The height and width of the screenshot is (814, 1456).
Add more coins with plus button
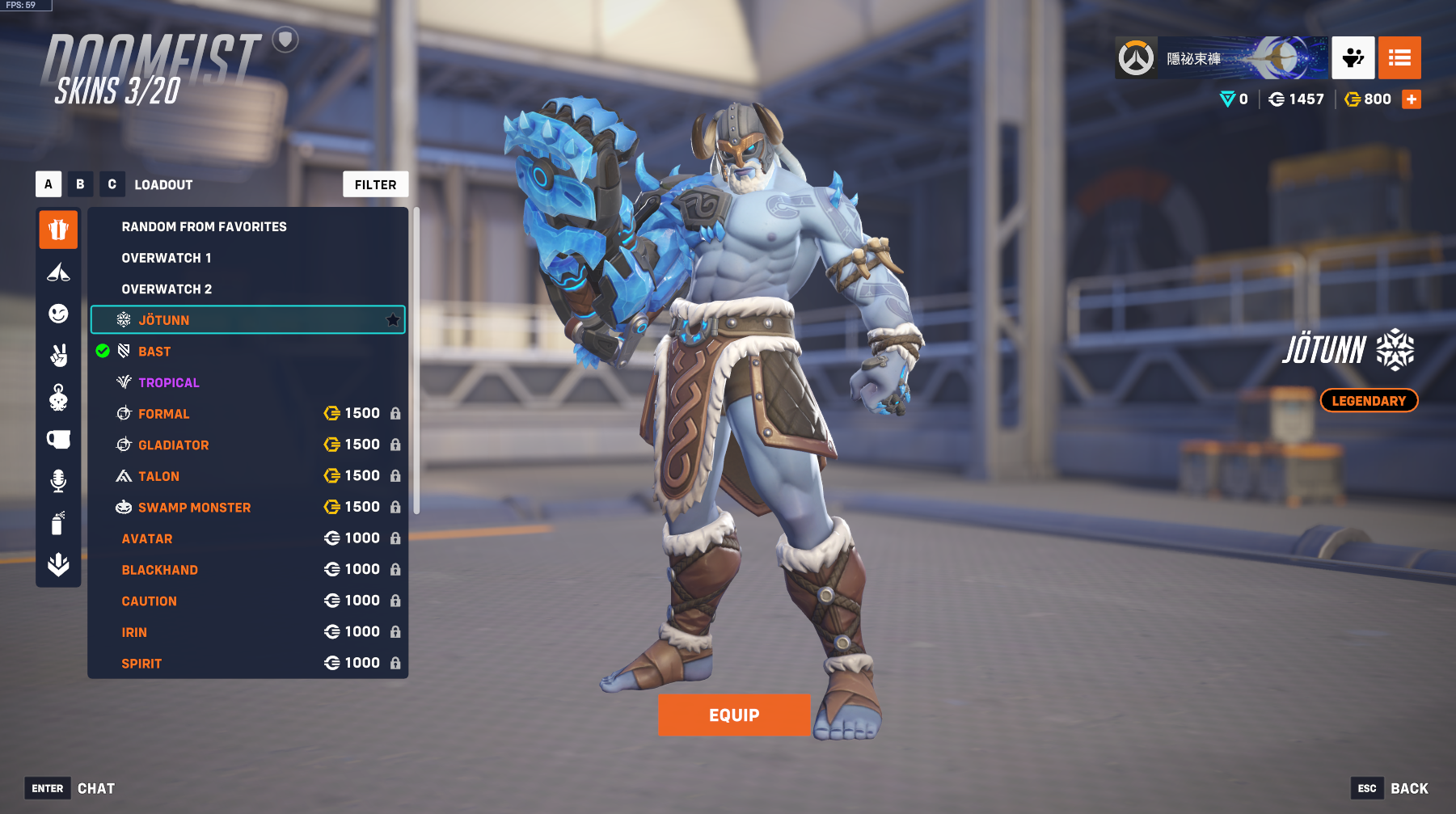tap(1412, 99)
